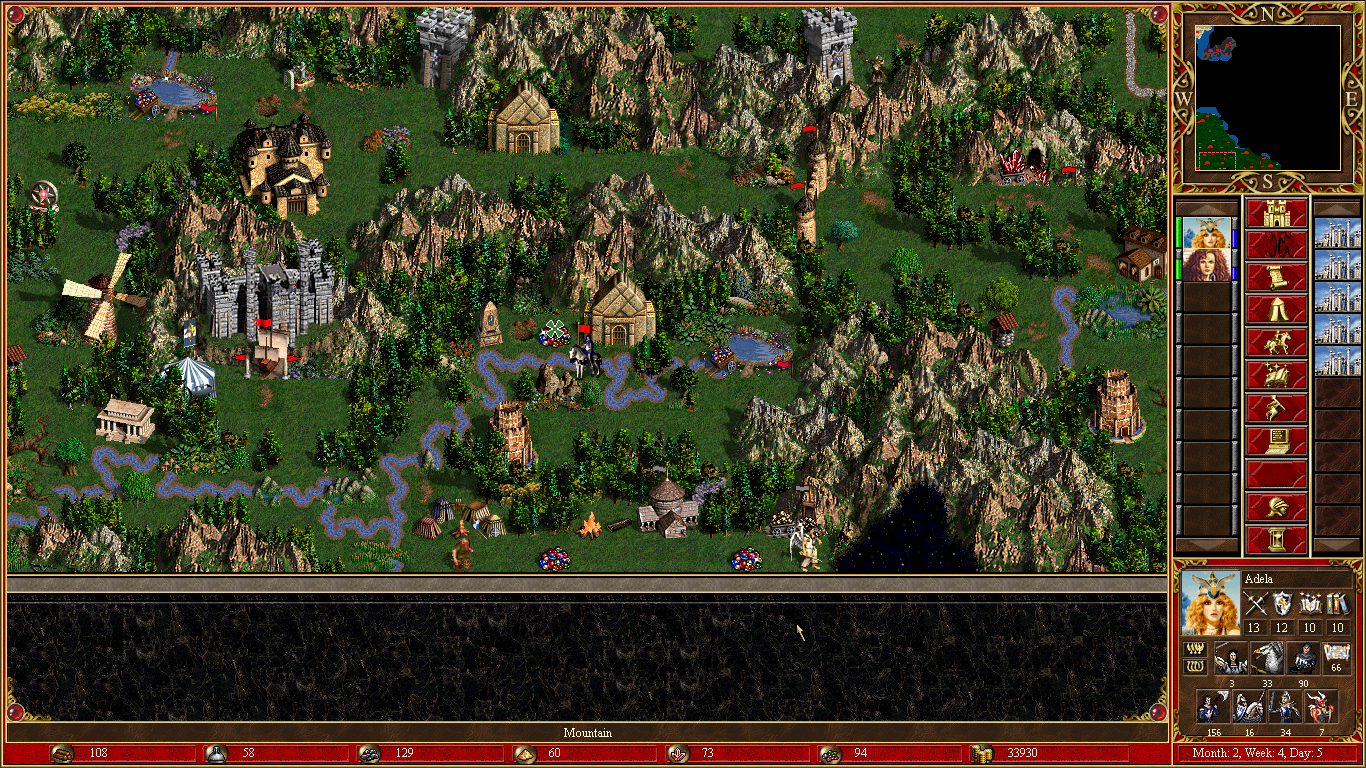Click the minimap world overview

point(1268,97)
